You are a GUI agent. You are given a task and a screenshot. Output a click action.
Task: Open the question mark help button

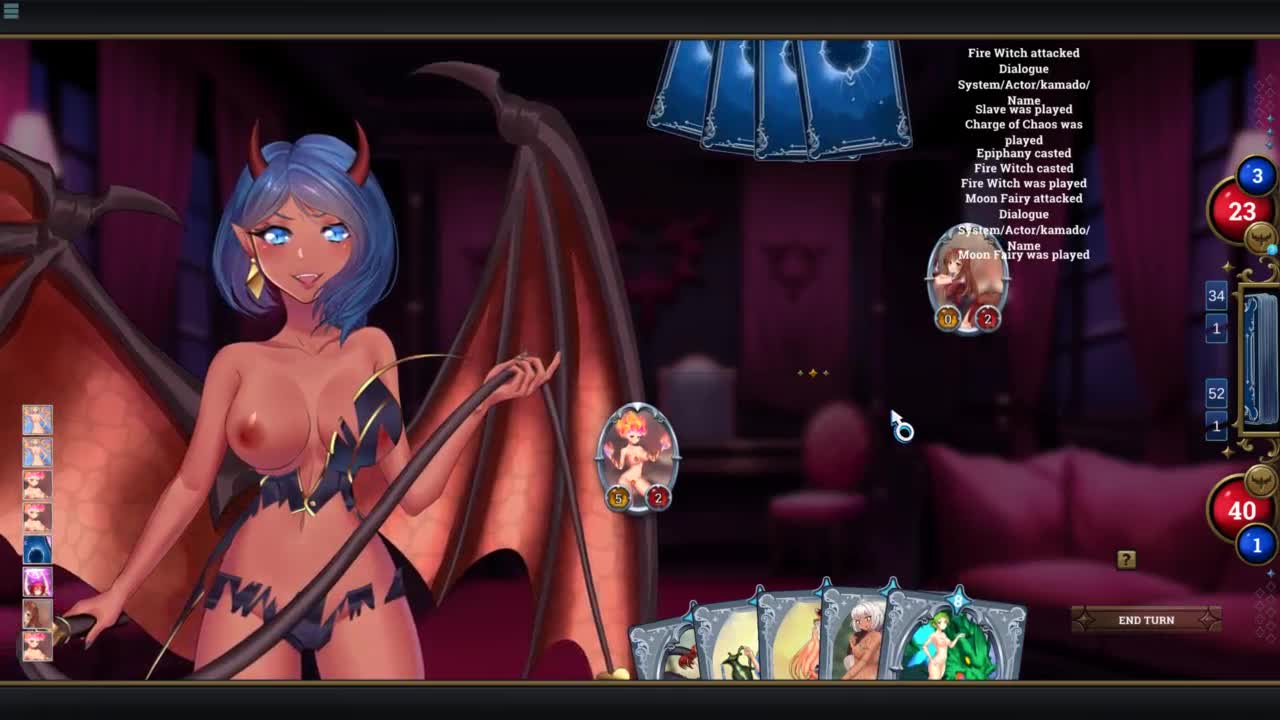click(x=1126, y=560)
